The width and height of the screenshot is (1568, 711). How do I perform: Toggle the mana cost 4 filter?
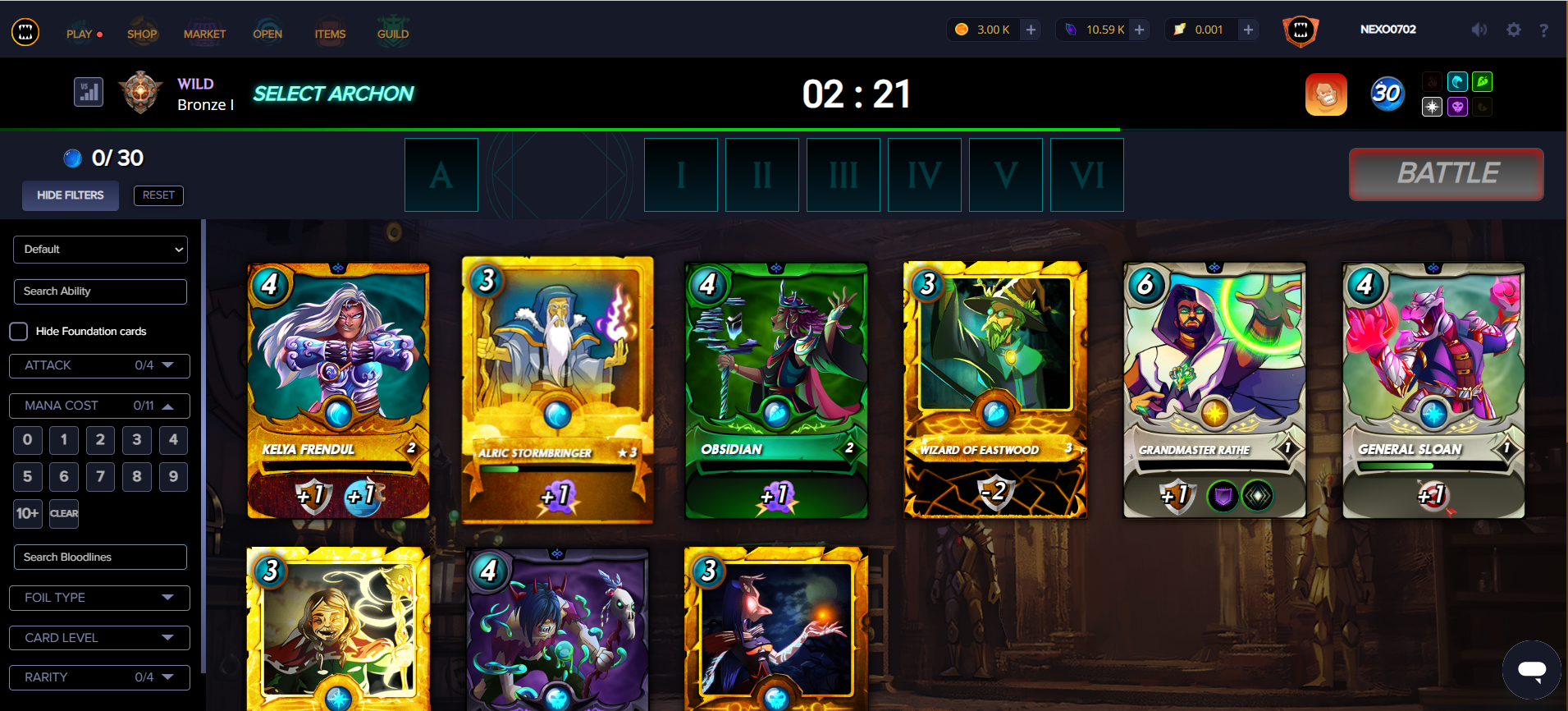(x=173, y=440)
